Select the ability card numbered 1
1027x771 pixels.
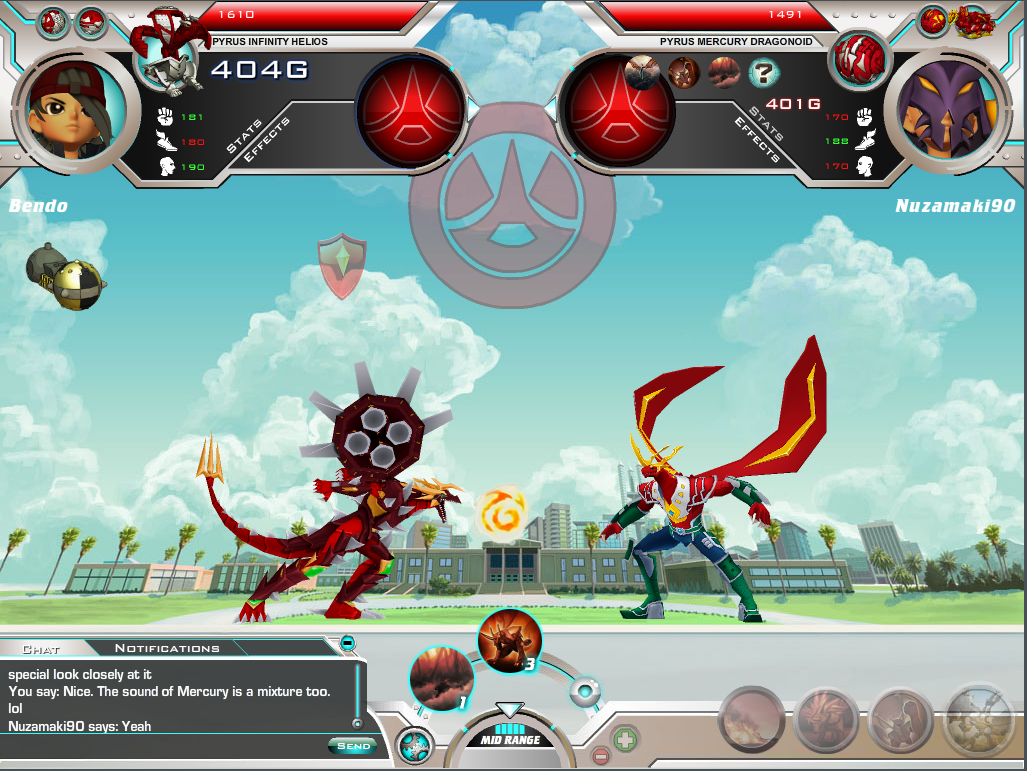tap(441, 679)
